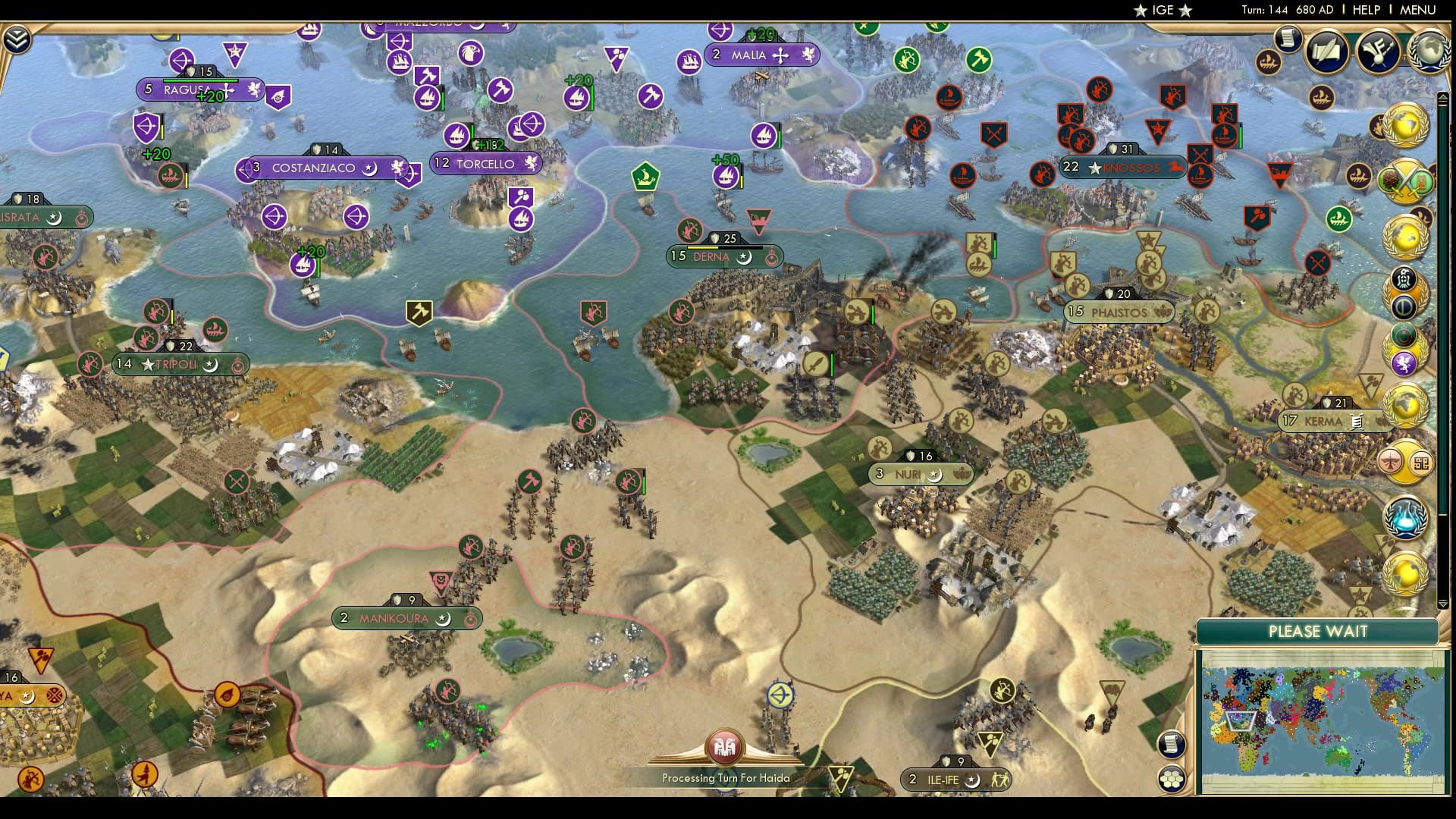Click the up arrow on the notification scrollbar

point(1442,97)
